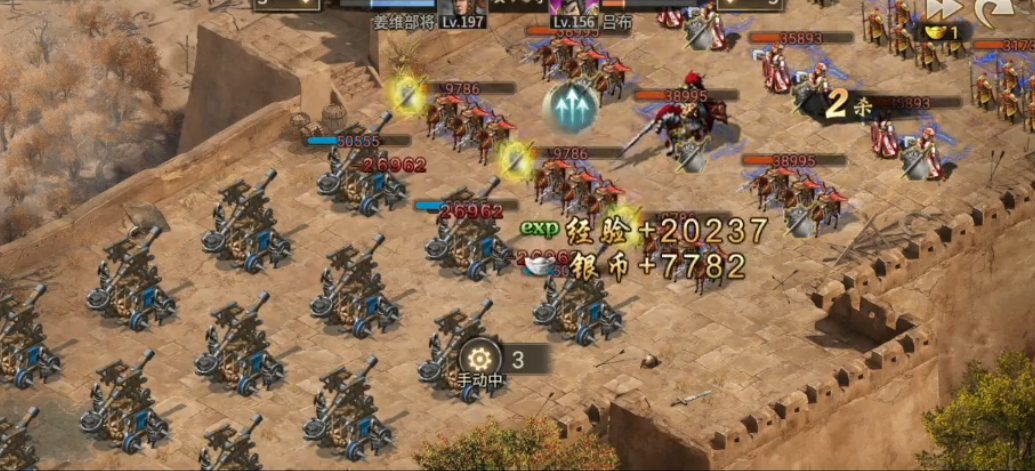Click the curved arrow button in the corner
Viewport: 1035px width, 471px height.
[994, 10]
